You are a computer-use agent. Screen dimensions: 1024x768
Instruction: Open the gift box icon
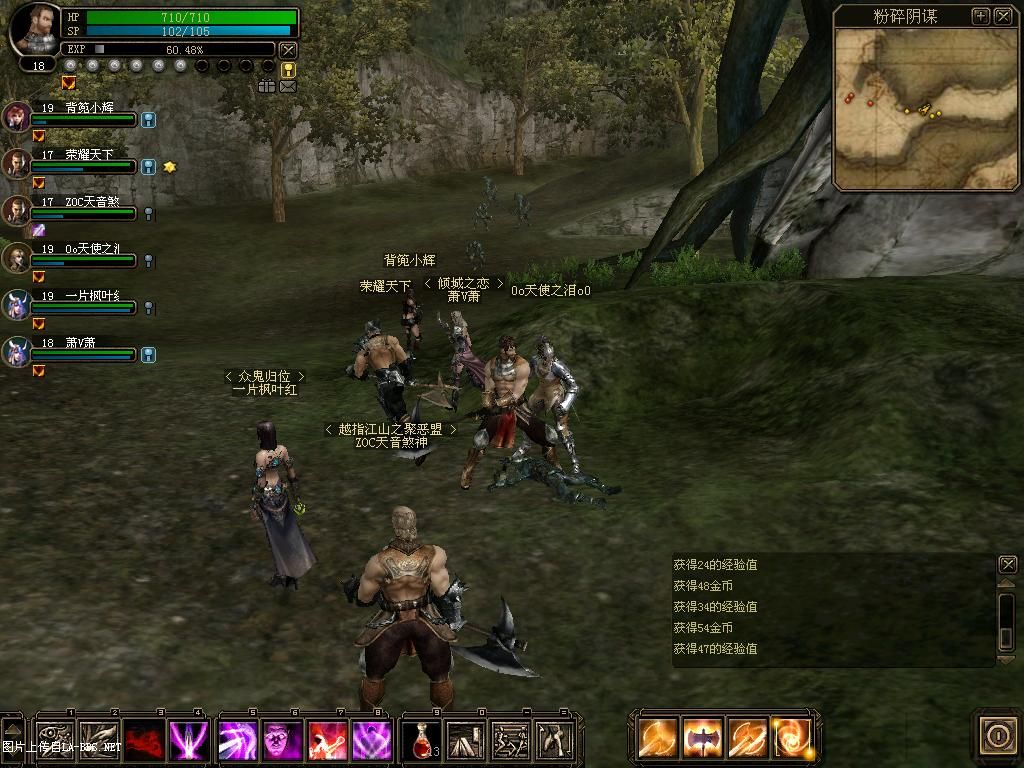click(x=266, y=87)
